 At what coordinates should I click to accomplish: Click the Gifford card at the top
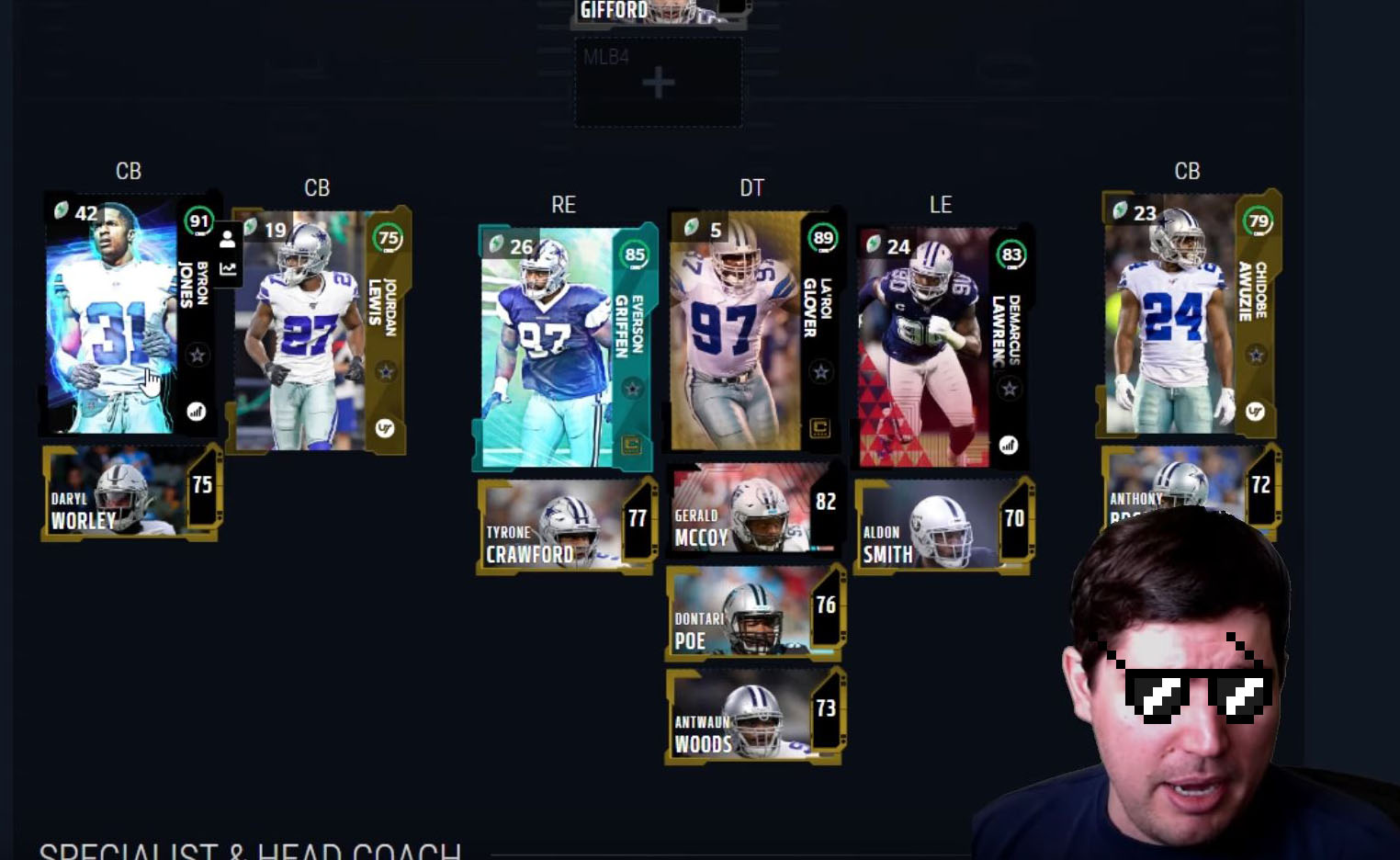(x=657, y=11)
